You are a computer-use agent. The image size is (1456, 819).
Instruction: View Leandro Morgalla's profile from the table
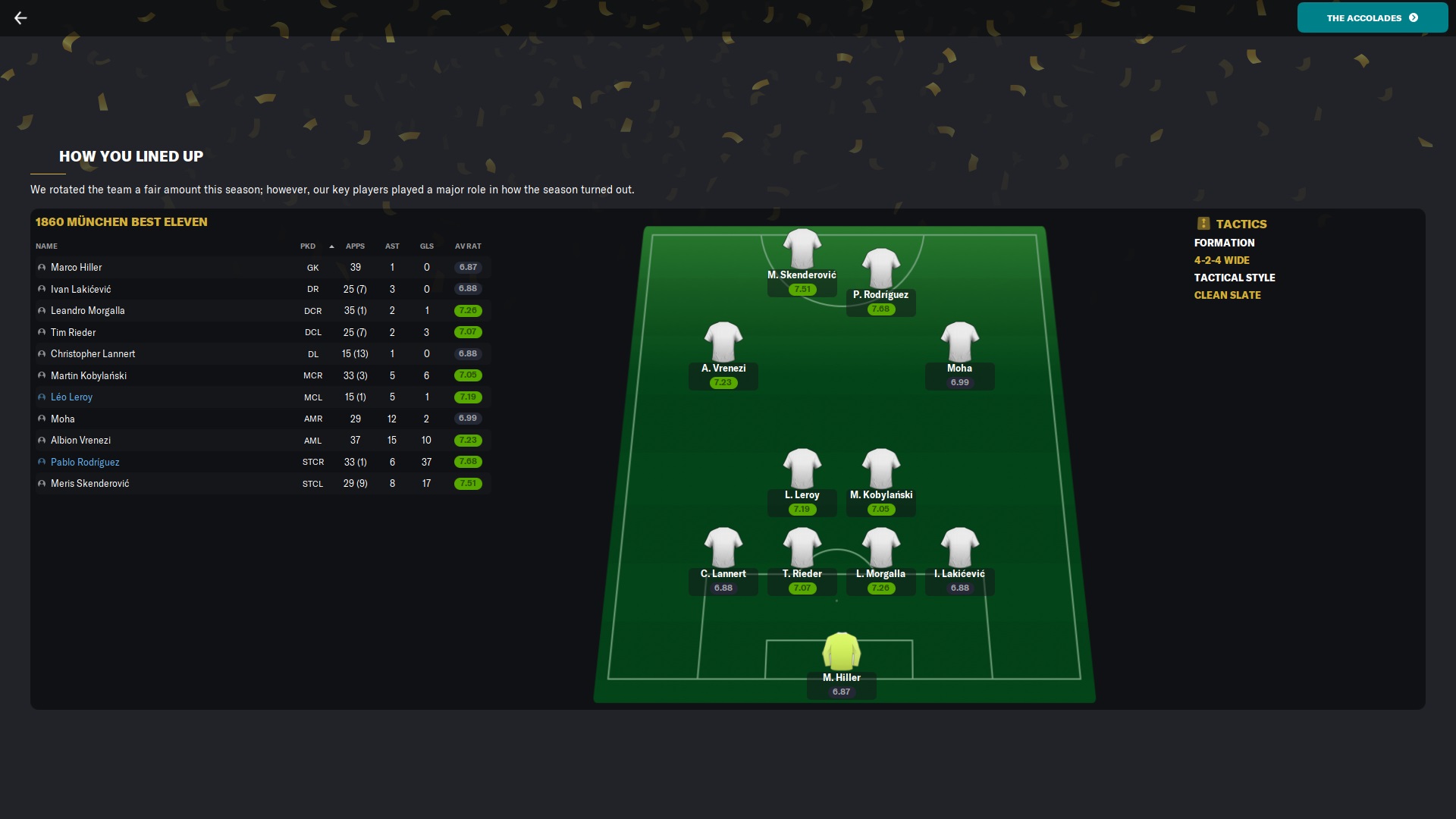click(87, 311)
